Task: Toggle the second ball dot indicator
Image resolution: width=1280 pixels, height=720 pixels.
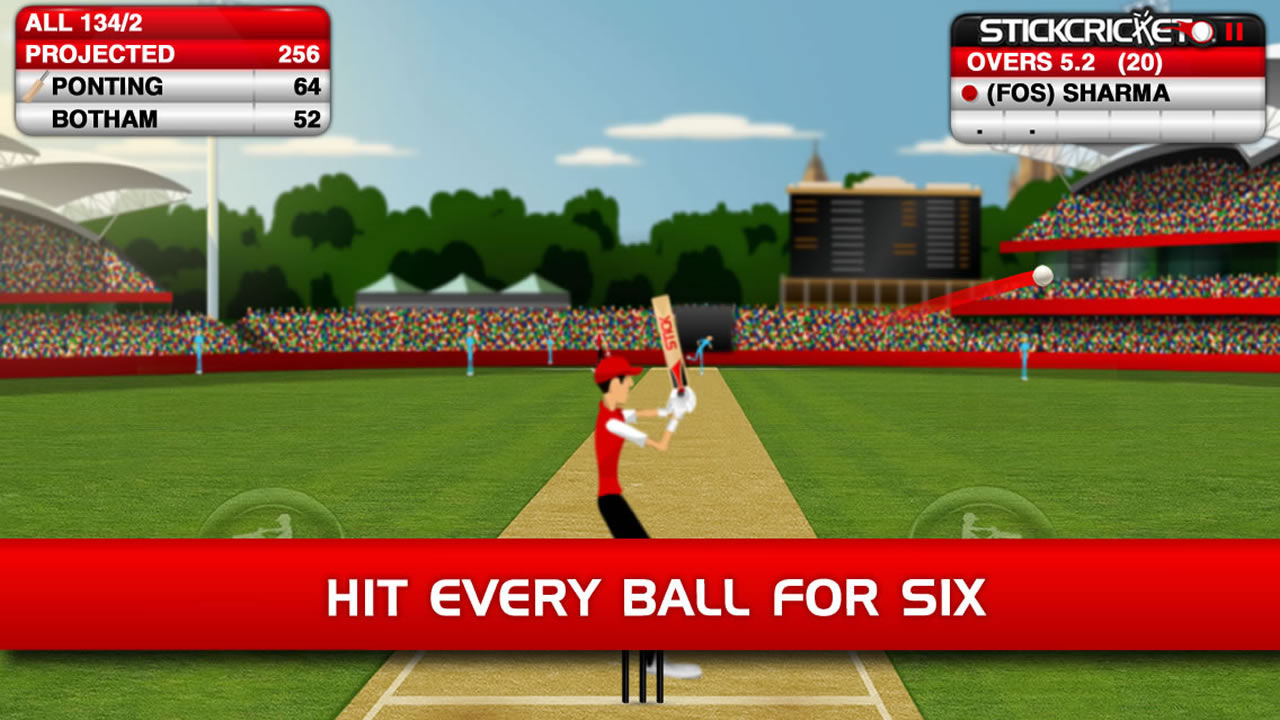Action: tap(1032, 132)
